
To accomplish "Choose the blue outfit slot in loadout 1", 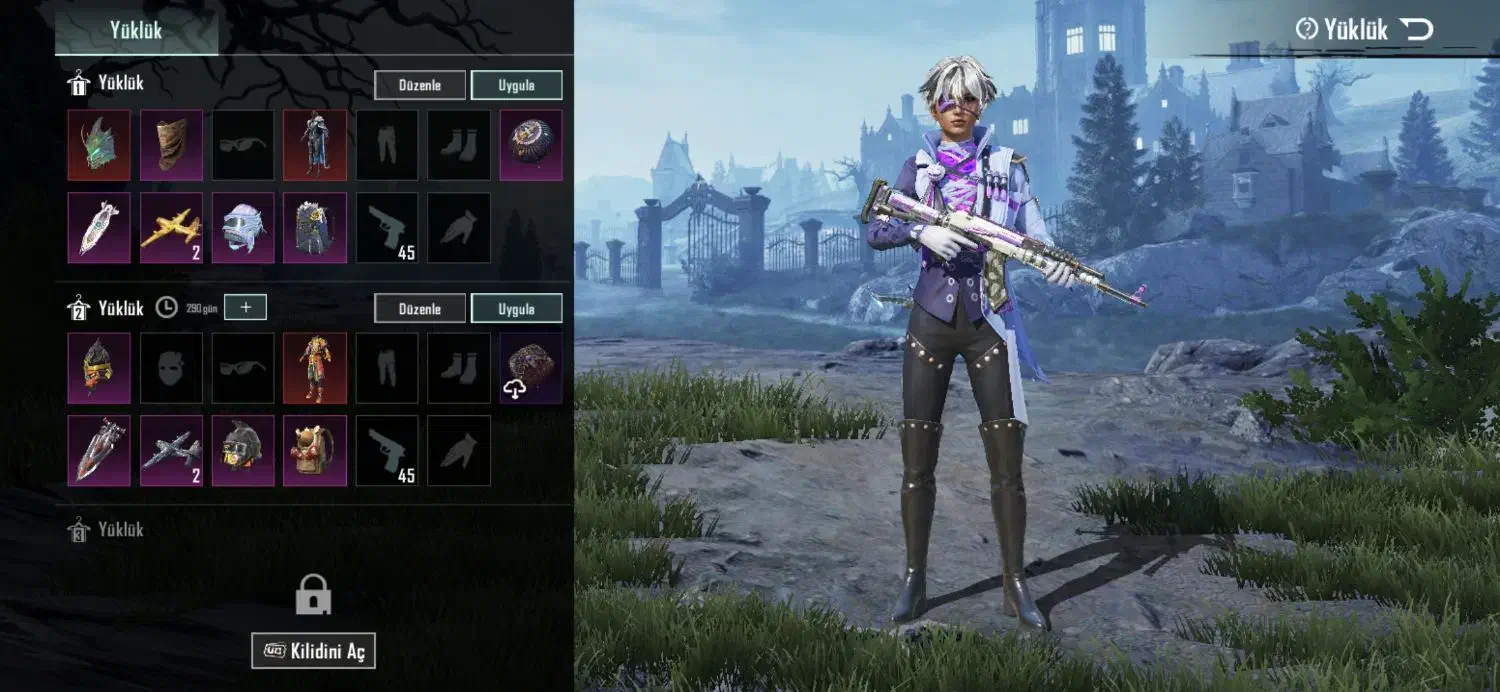I will [x=315, y=145].
